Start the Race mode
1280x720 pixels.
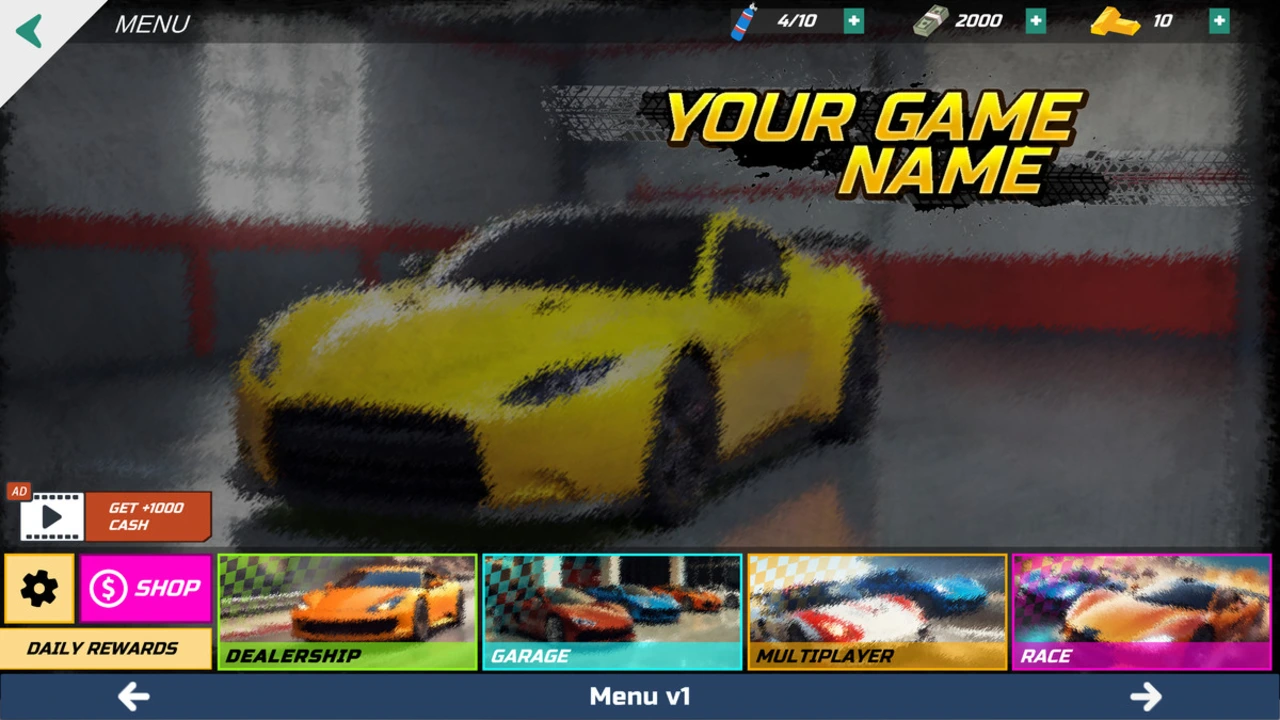pos(1142,612)
